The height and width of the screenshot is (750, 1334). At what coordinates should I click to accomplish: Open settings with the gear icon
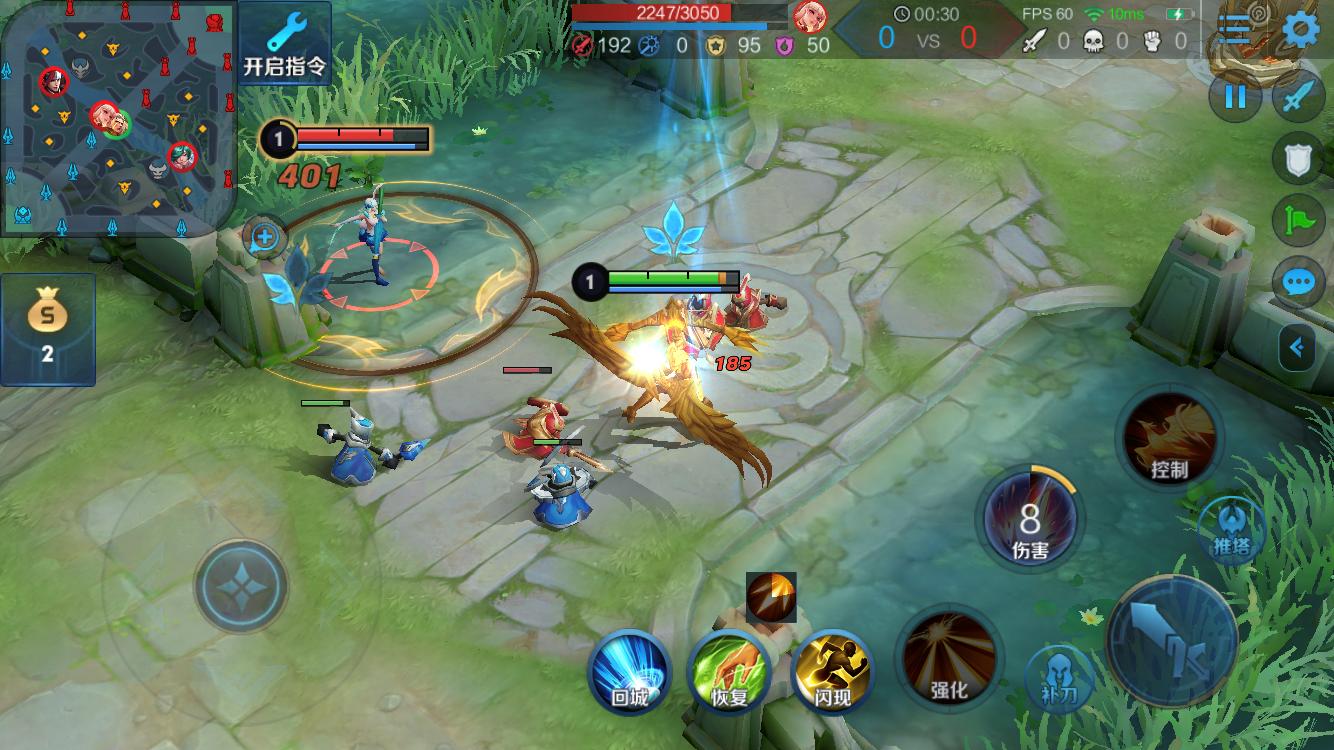(x=1300, y=30)
